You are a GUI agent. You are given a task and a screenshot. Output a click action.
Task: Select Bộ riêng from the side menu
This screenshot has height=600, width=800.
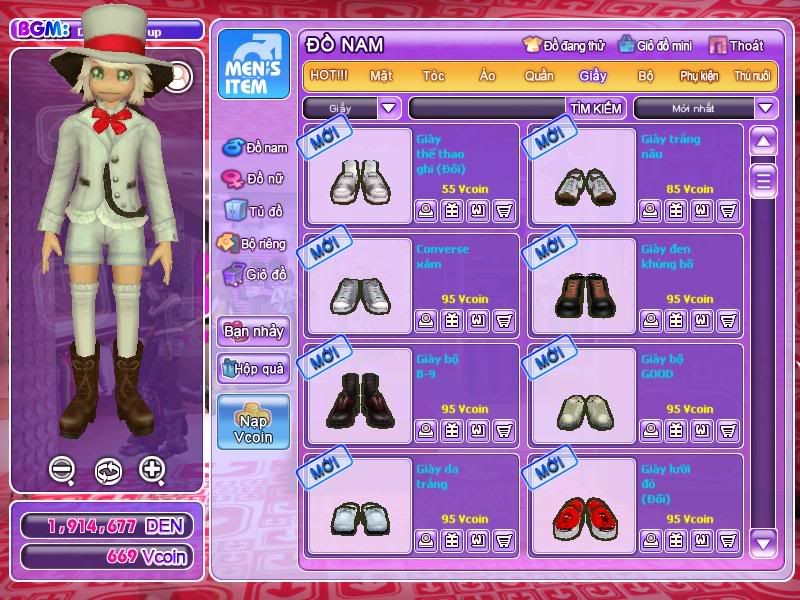click(254, 243)
